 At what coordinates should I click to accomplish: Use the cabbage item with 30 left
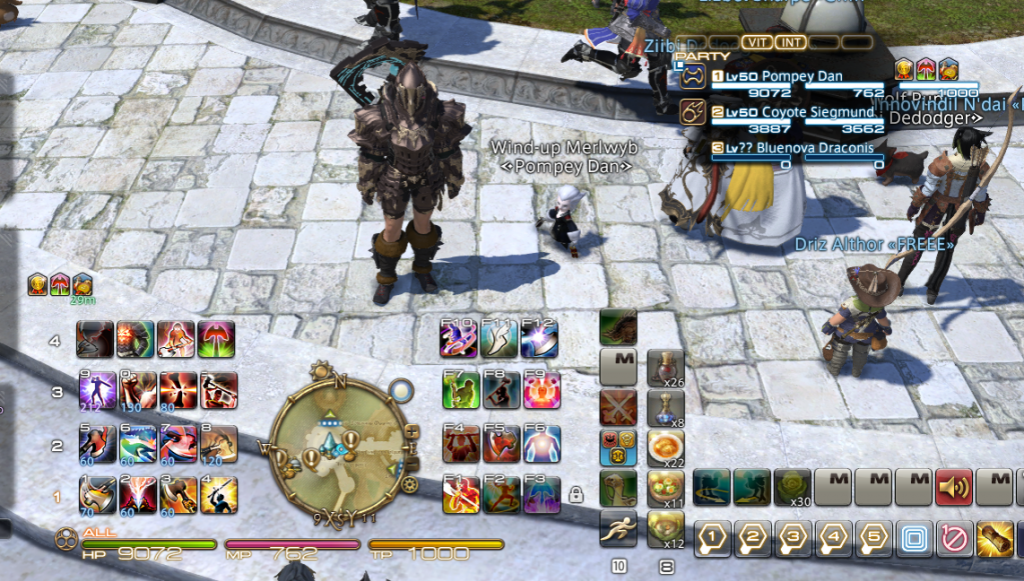tap(793, 488)
